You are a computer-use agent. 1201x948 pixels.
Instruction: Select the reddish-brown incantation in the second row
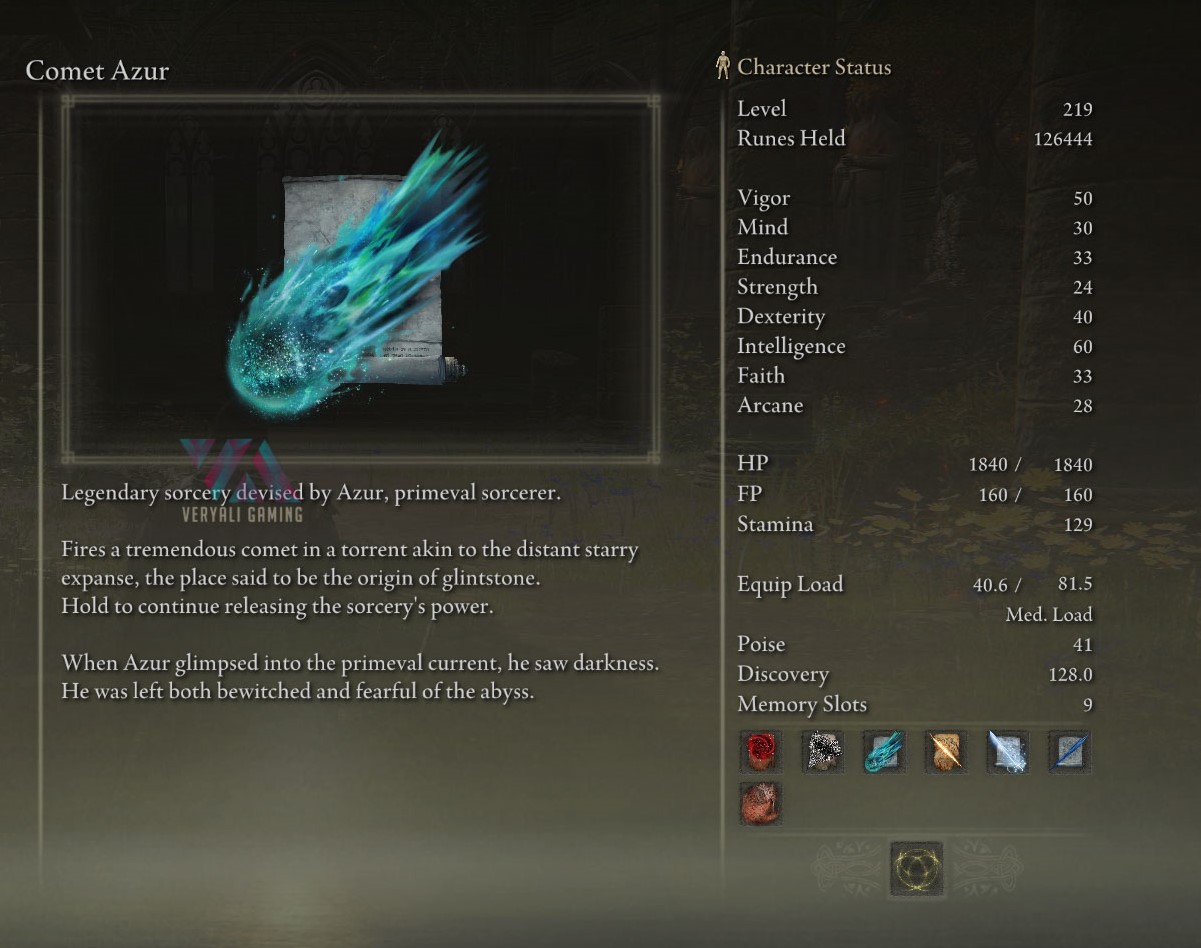pyautogui.click(x=760, y=803)
